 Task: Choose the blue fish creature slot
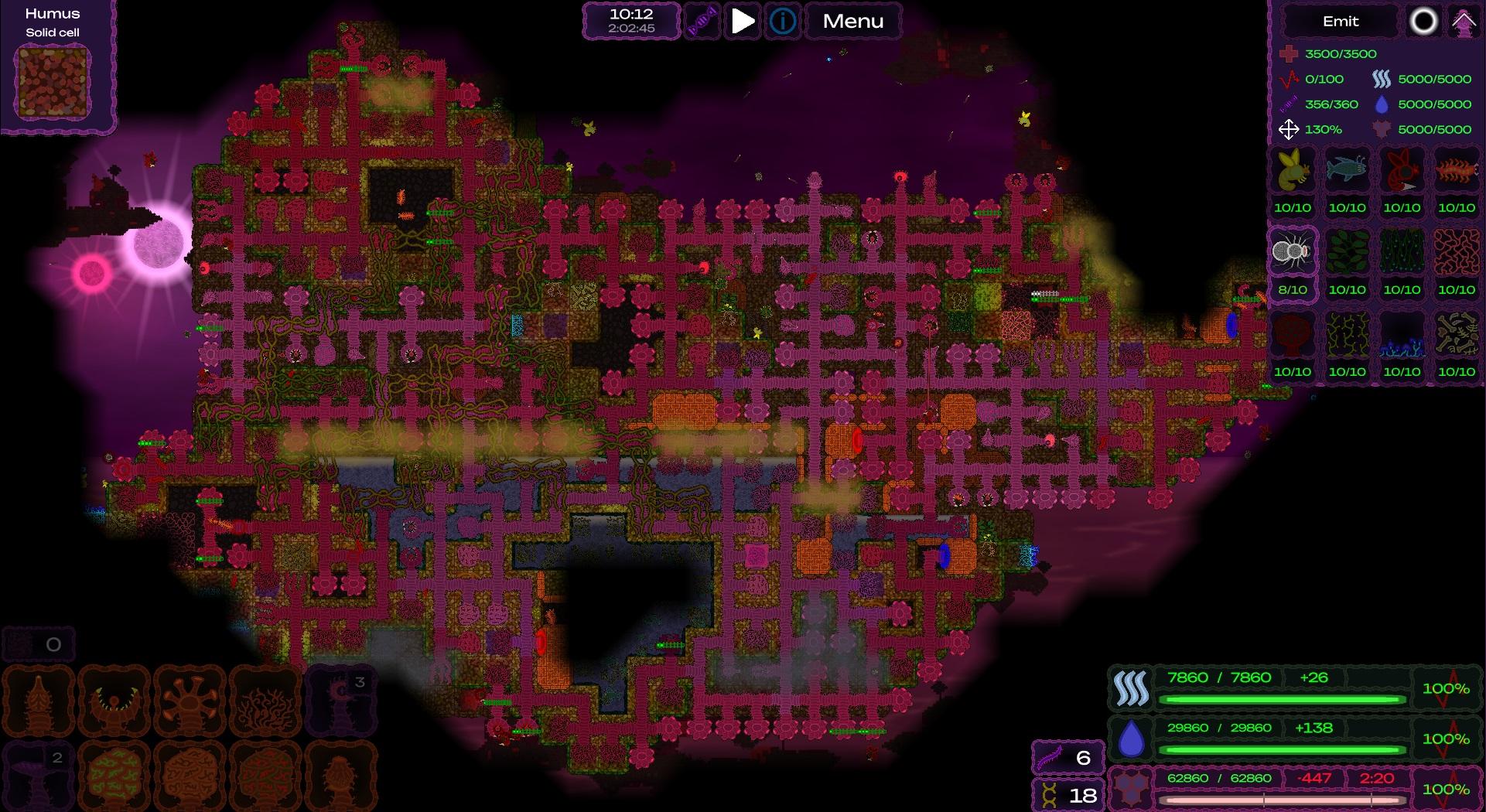pos(1347,170)
